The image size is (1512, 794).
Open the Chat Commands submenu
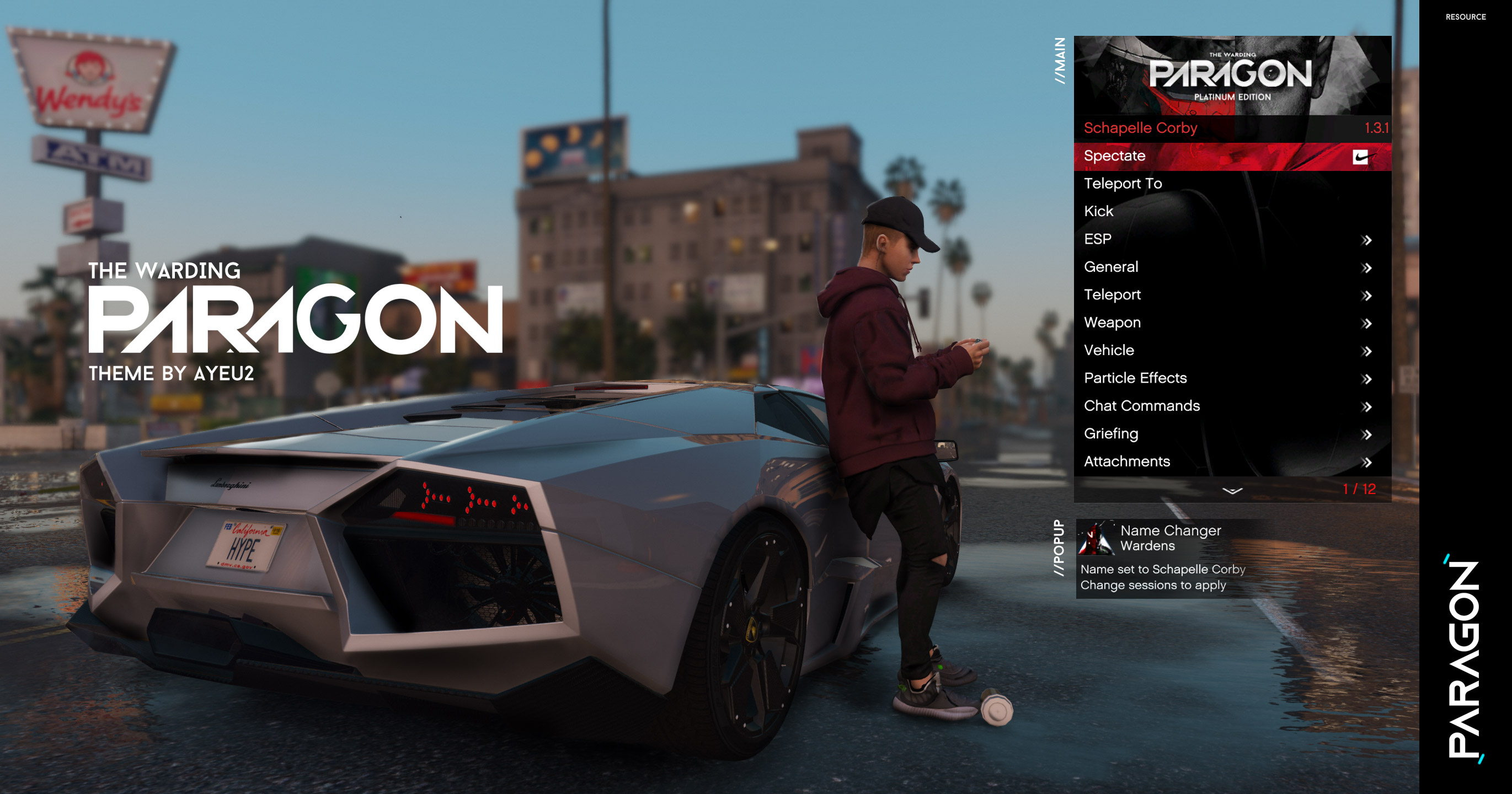coord(1142,405)
